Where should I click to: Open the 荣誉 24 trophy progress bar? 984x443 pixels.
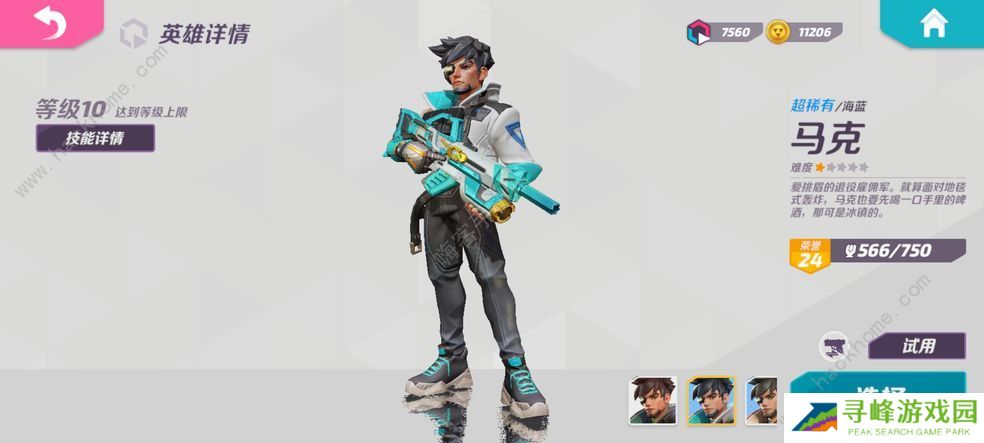pos(877,254)
